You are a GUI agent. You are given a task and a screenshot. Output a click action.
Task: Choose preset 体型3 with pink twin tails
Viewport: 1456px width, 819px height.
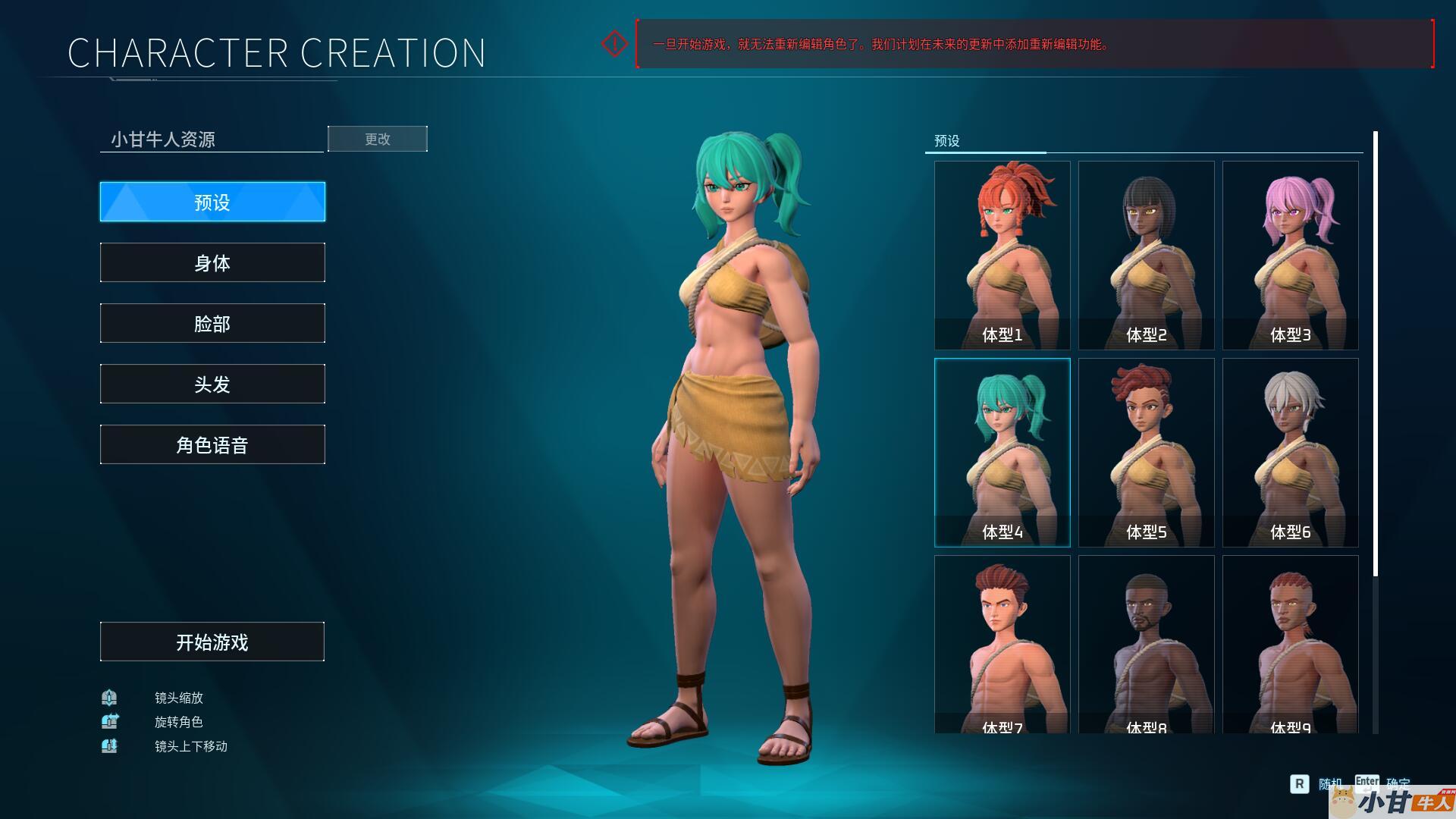point(1290,255)
